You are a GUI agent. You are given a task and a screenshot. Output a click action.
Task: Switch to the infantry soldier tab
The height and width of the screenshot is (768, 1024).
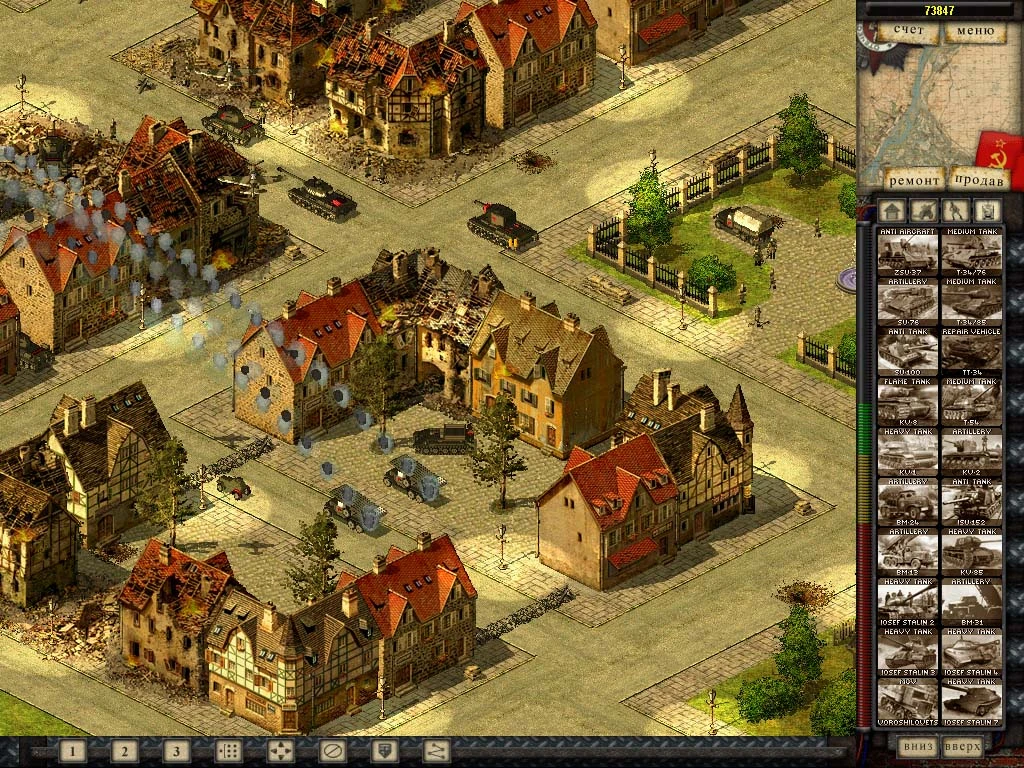coord(956,211)
